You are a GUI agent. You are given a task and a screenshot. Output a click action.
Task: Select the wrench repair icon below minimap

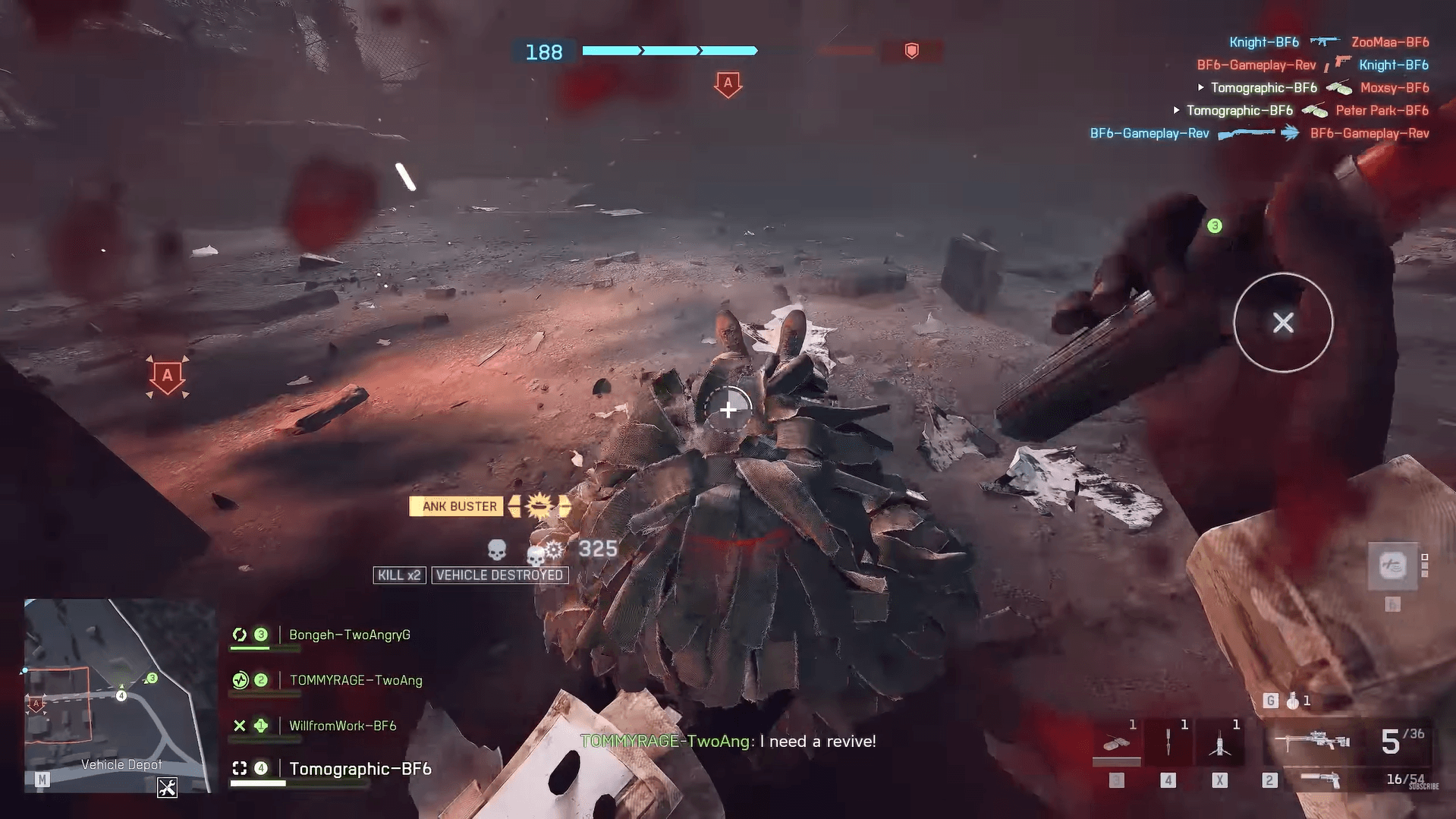tap(167, 788)
